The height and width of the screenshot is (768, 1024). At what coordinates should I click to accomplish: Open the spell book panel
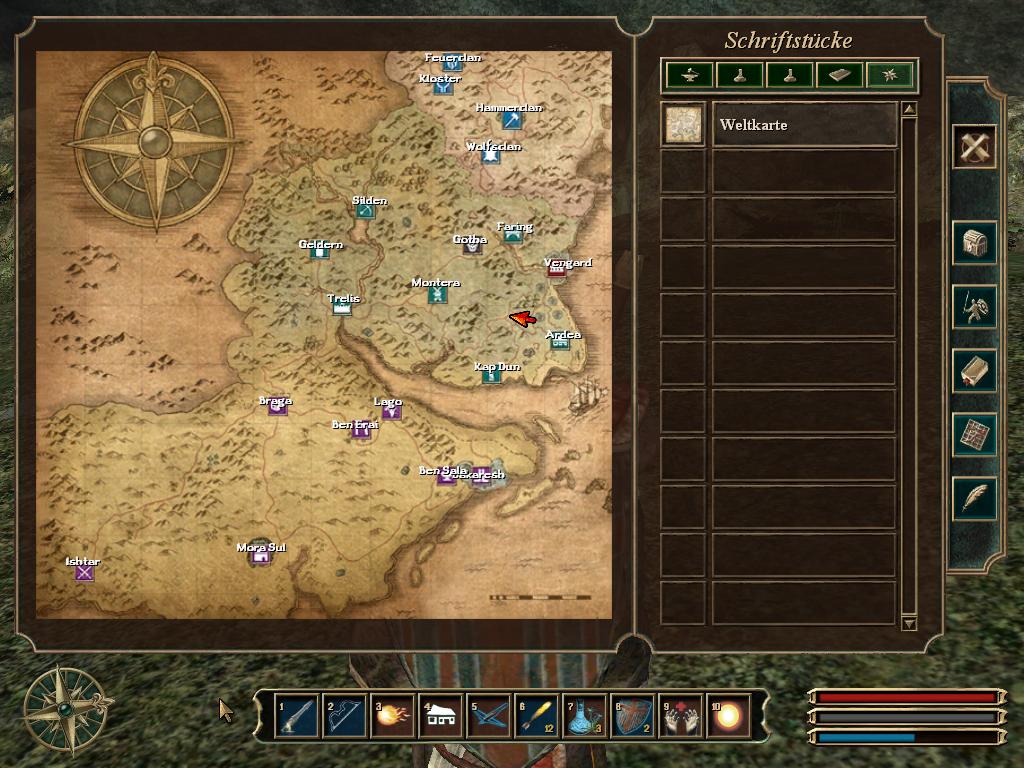(974, 371)
